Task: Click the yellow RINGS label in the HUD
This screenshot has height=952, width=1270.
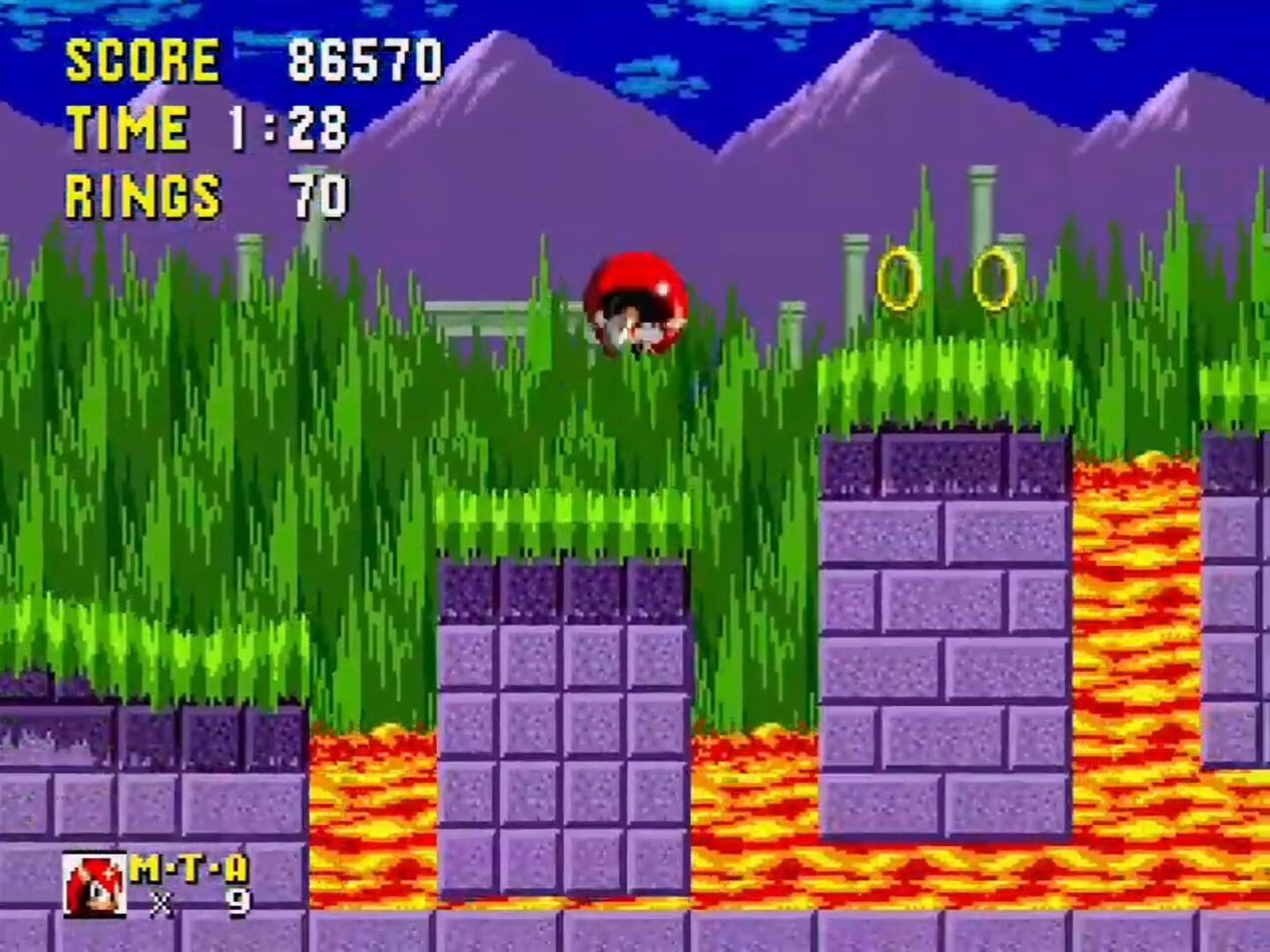Action: (143, 193)
